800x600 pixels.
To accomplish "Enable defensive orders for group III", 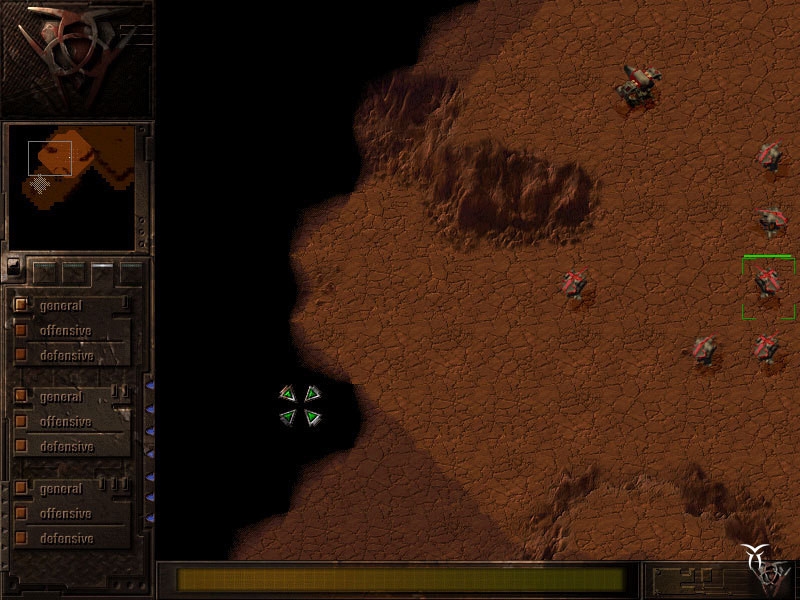I will [x=20, y=538].
